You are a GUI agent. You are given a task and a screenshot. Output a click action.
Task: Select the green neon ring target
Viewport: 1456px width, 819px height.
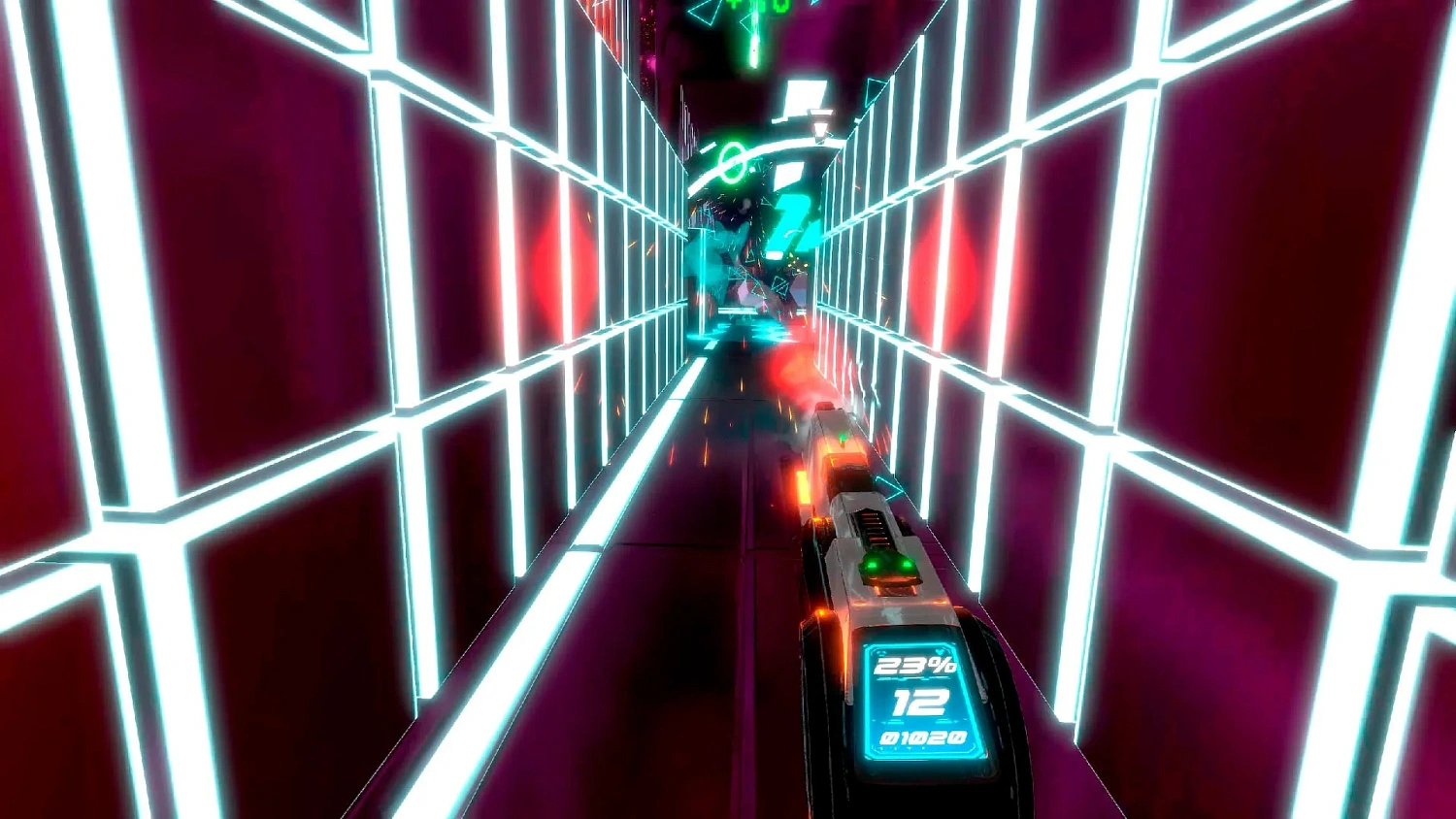[734, 161]
